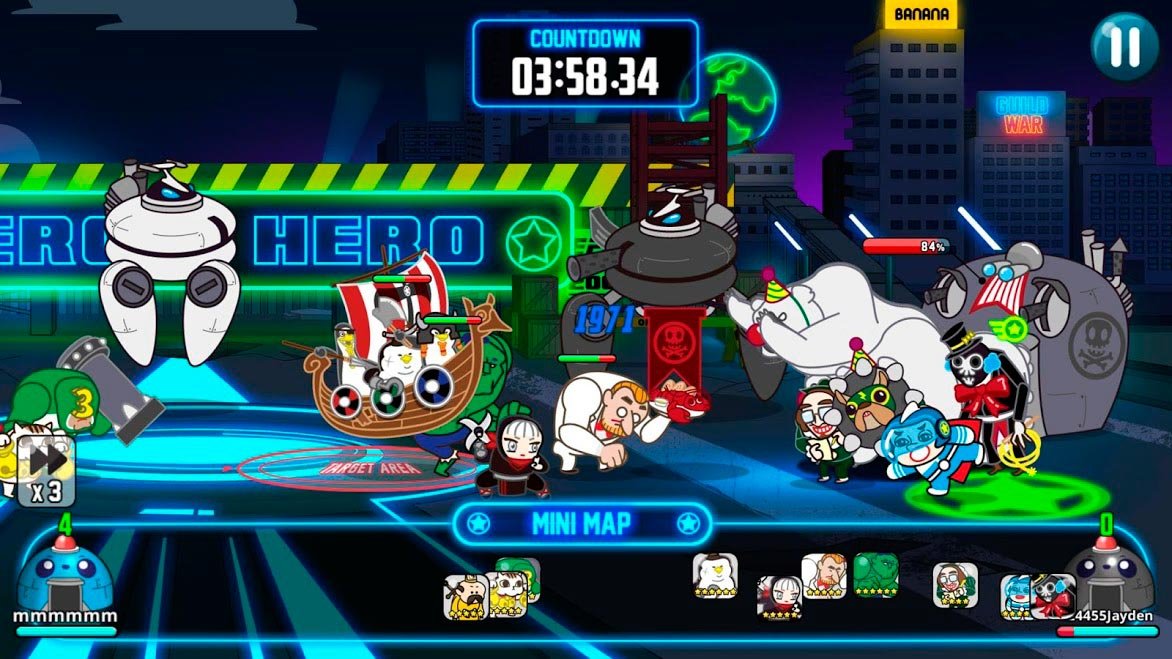Select the yellow-robed mustache man mini map icon
Viewport: 1172px width, 659px height.
pos(465,596)
